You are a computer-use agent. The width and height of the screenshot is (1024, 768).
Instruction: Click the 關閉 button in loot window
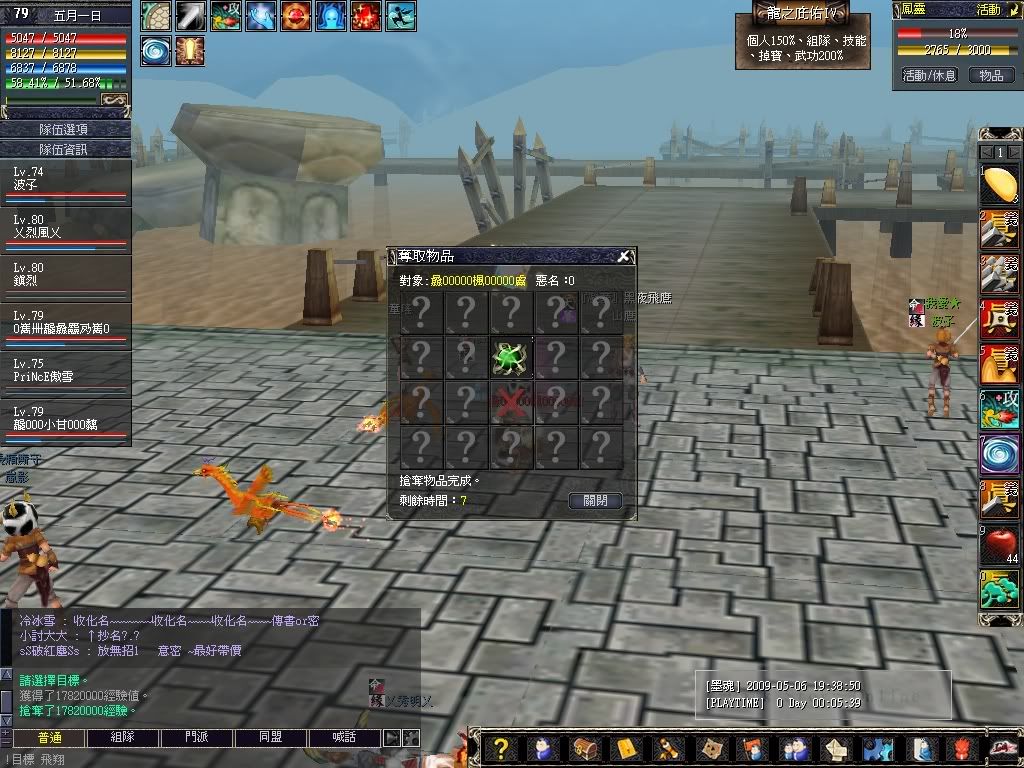pos(595,500)
